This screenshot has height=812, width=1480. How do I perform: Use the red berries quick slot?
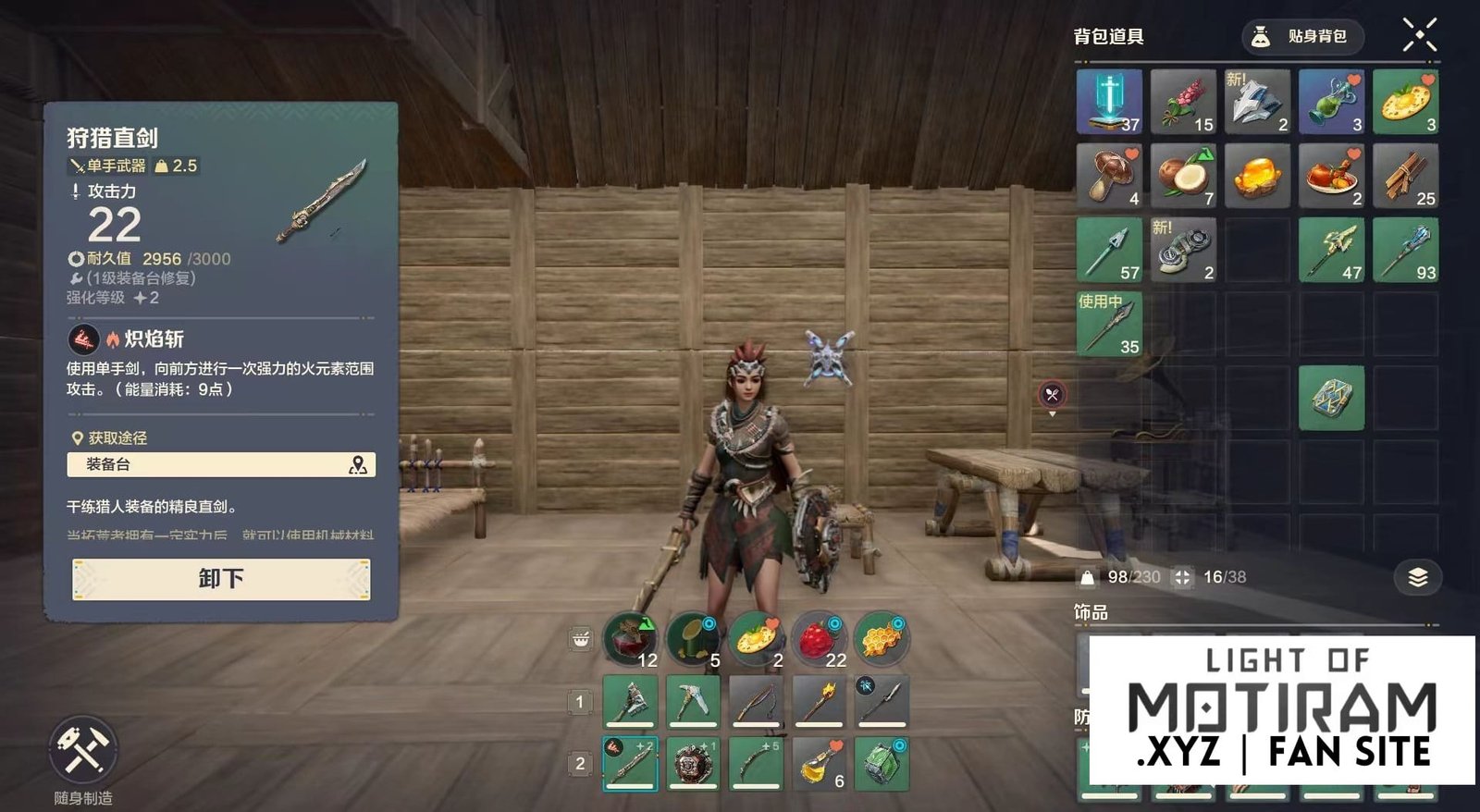pos(819,640)
